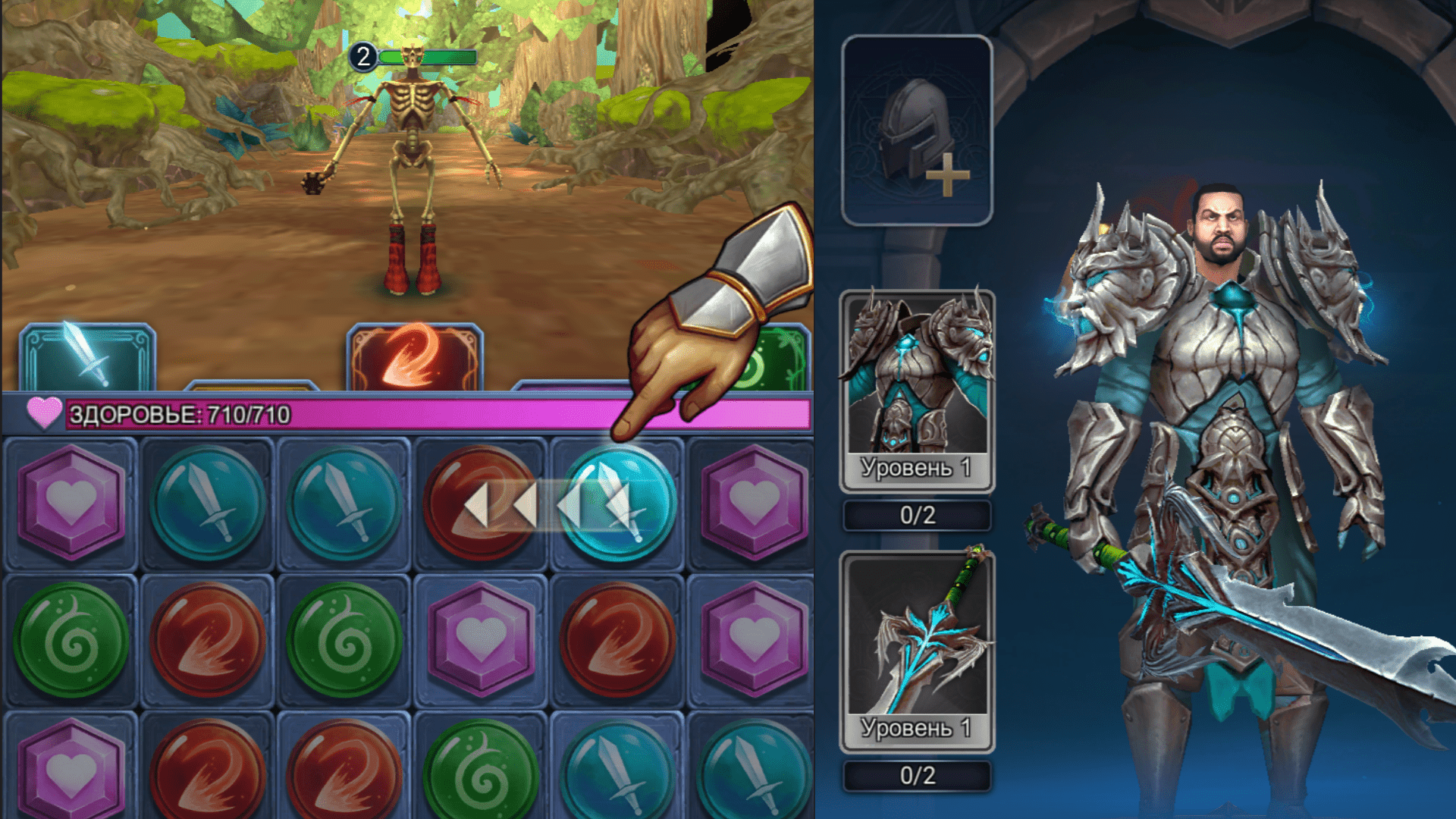
Task: Select the top-left purple heart gem
Action: (x=72, y=500)
